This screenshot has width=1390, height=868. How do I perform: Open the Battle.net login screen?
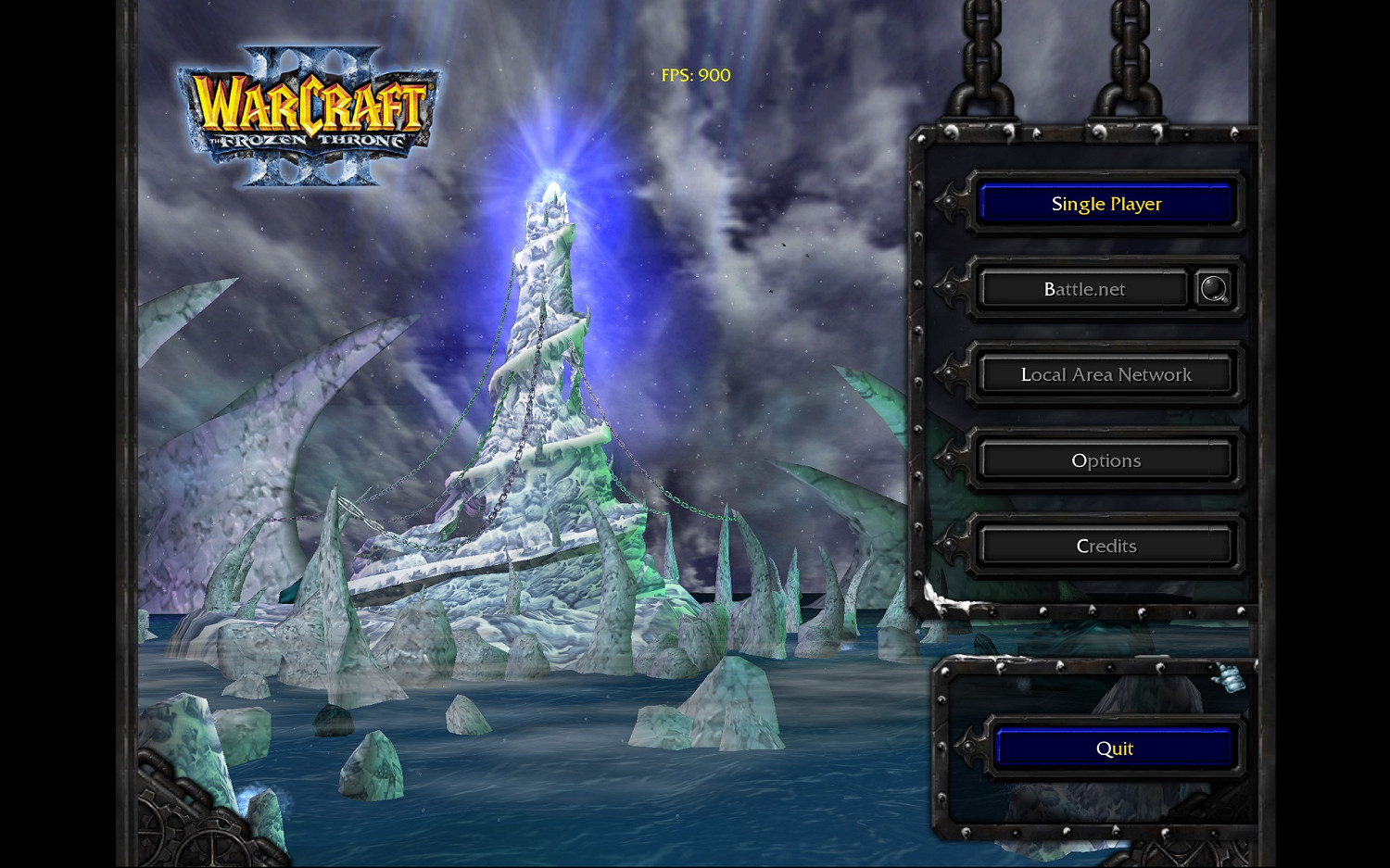[1084, 288]
